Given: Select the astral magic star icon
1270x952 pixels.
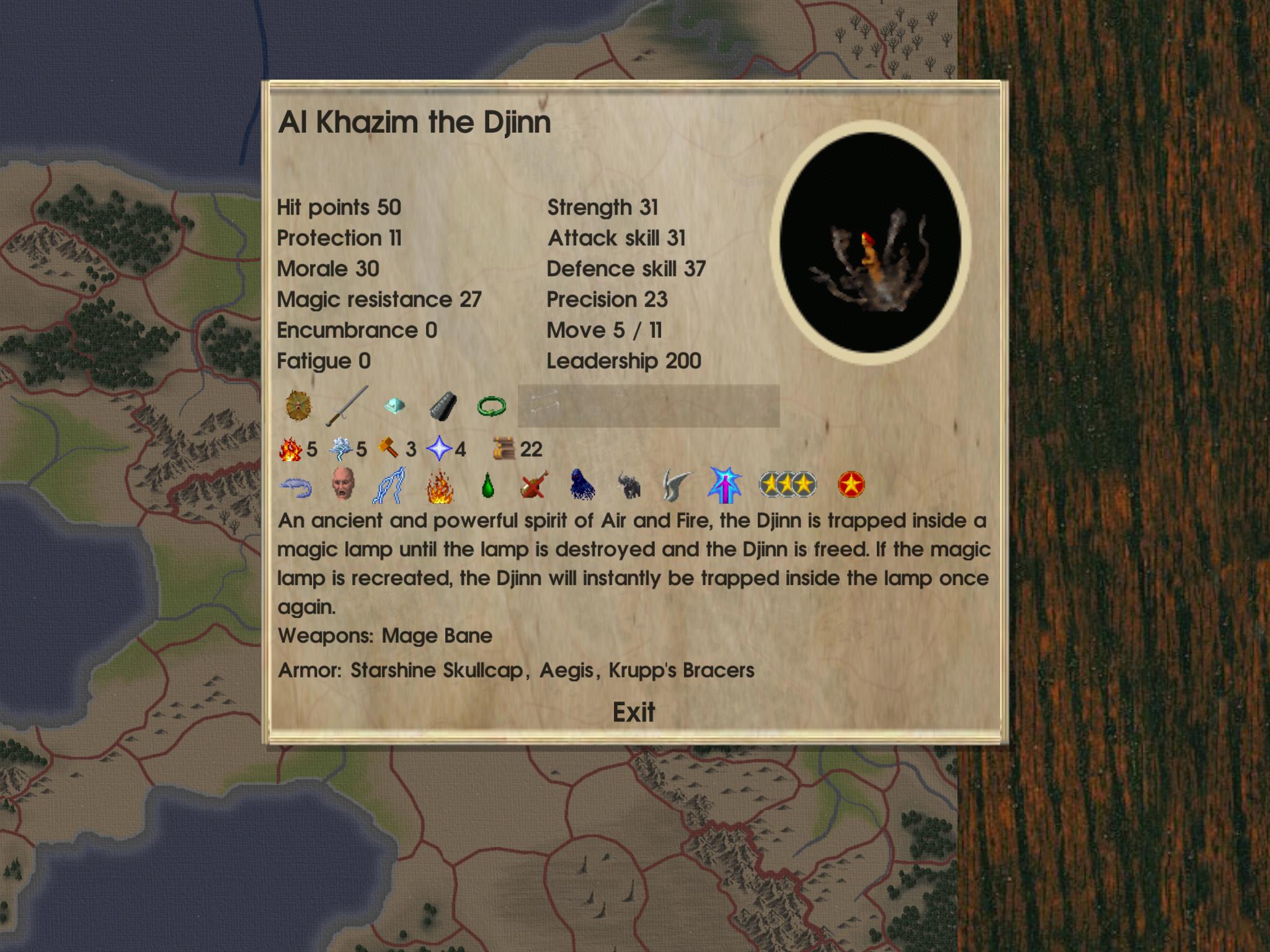Looking at the screenshot, I should pos(439,449).
